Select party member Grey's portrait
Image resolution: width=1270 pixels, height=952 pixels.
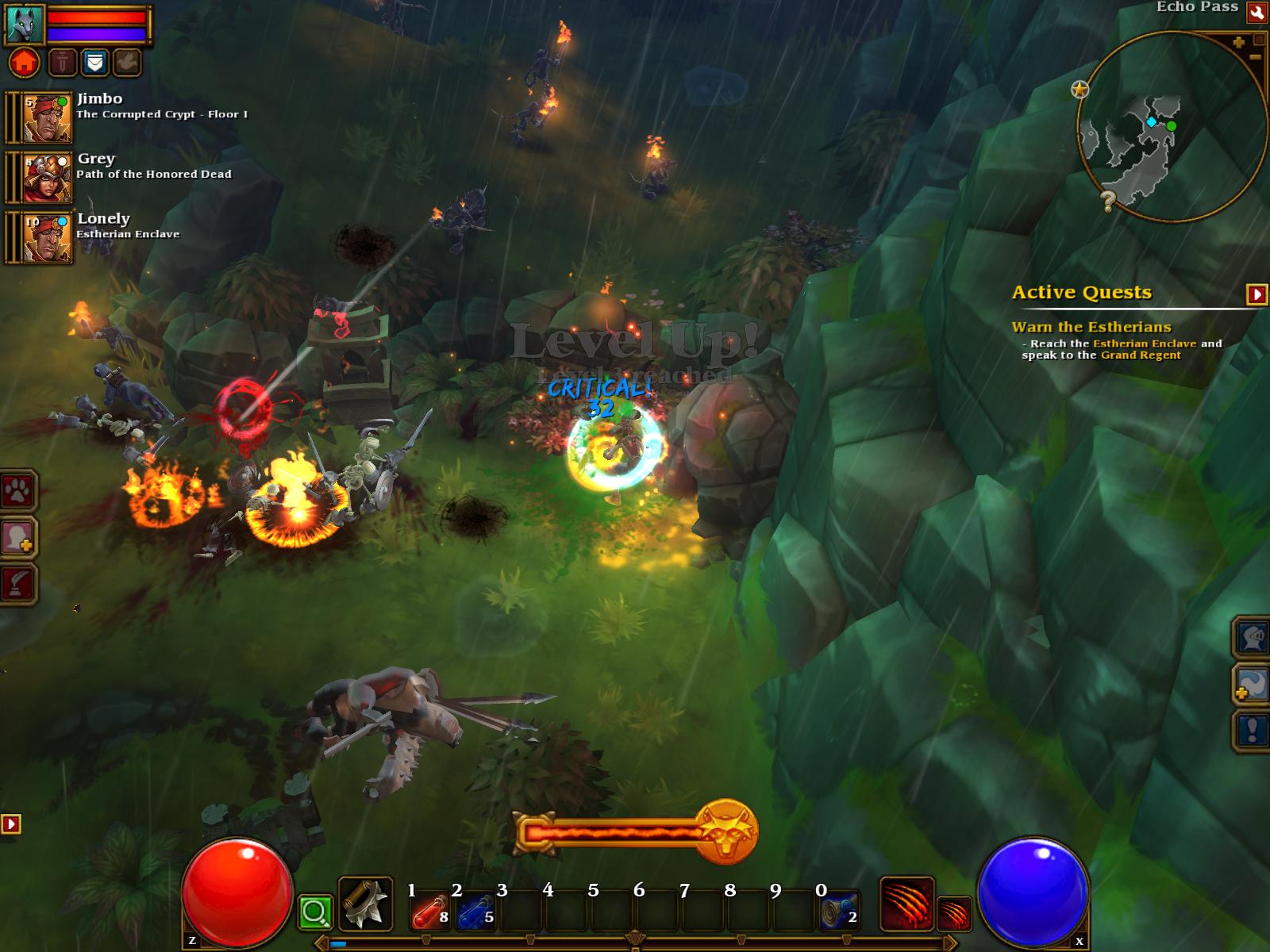tap(47, 177)
